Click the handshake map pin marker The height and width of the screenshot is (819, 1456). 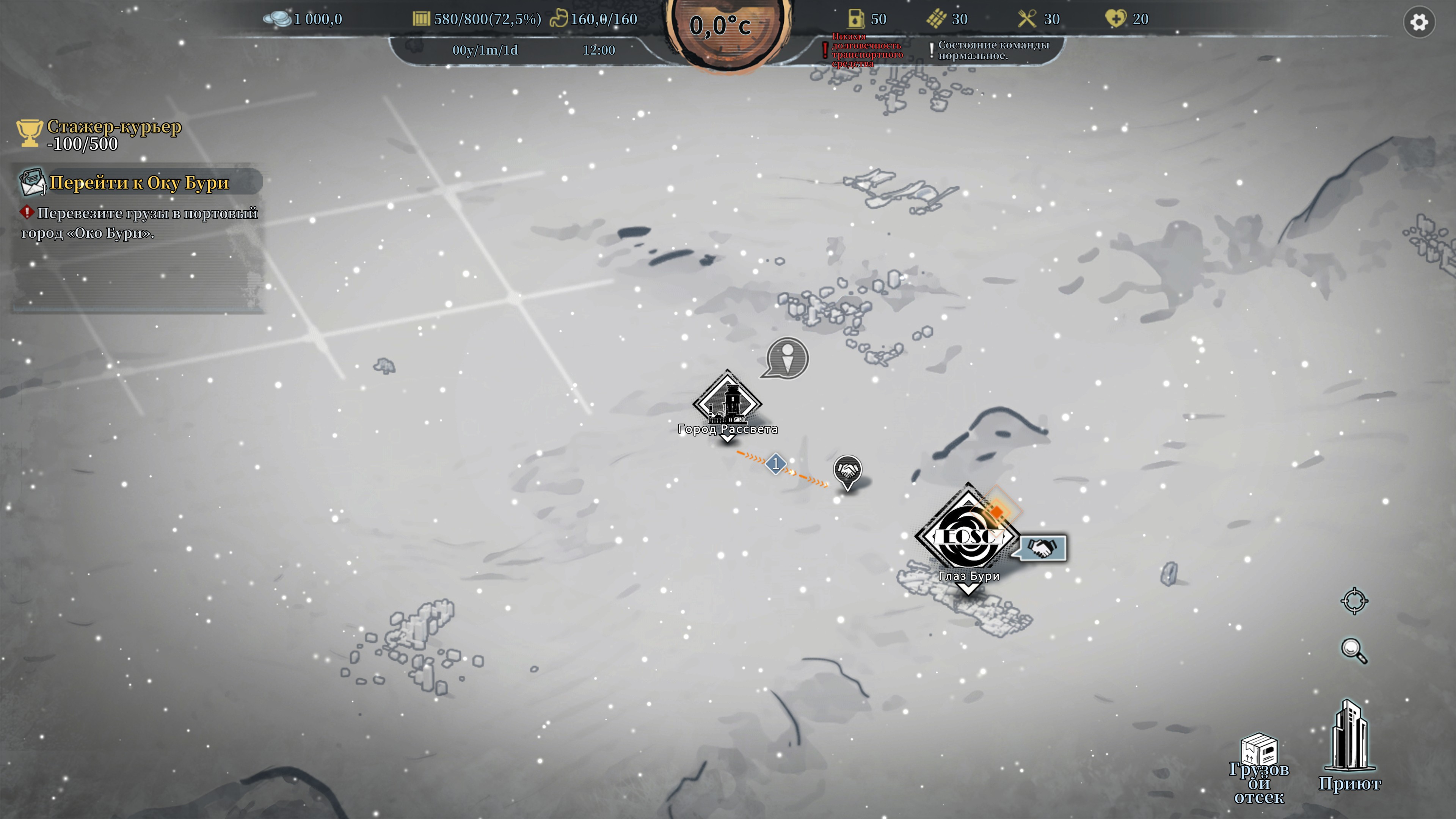point(847,471)
